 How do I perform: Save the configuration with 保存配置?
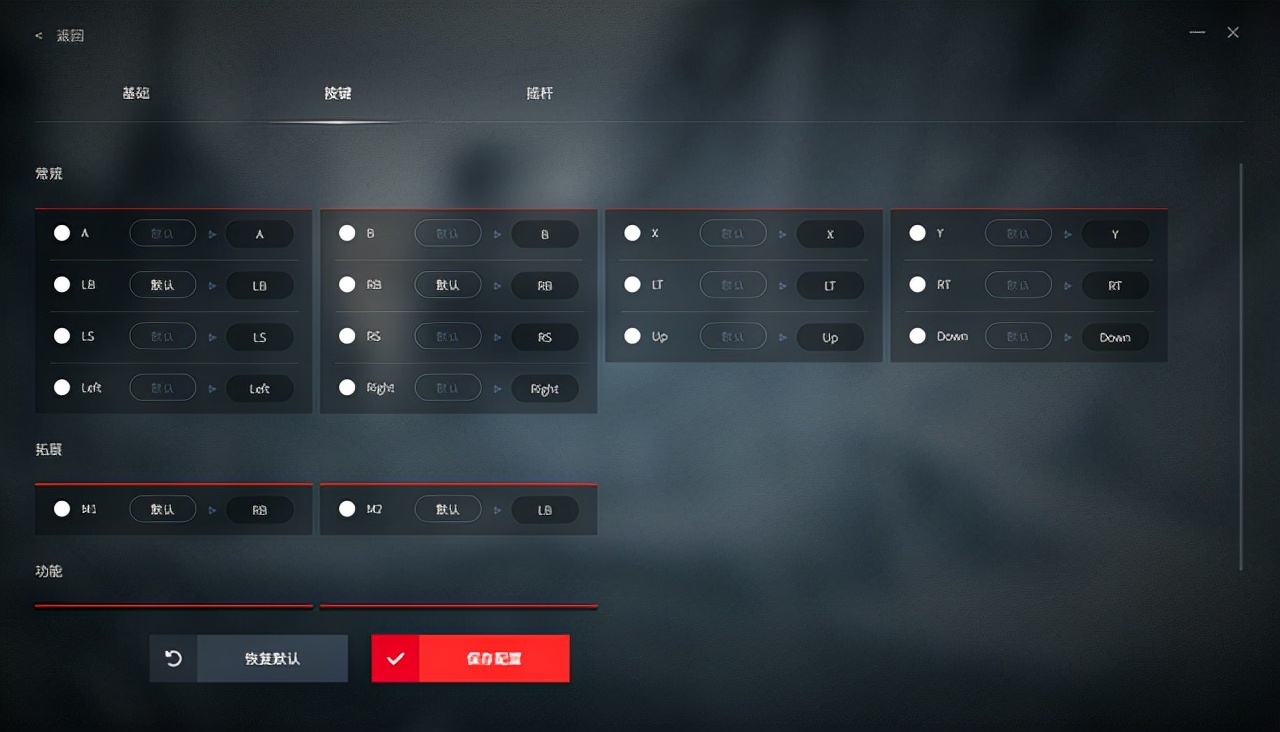471,659
